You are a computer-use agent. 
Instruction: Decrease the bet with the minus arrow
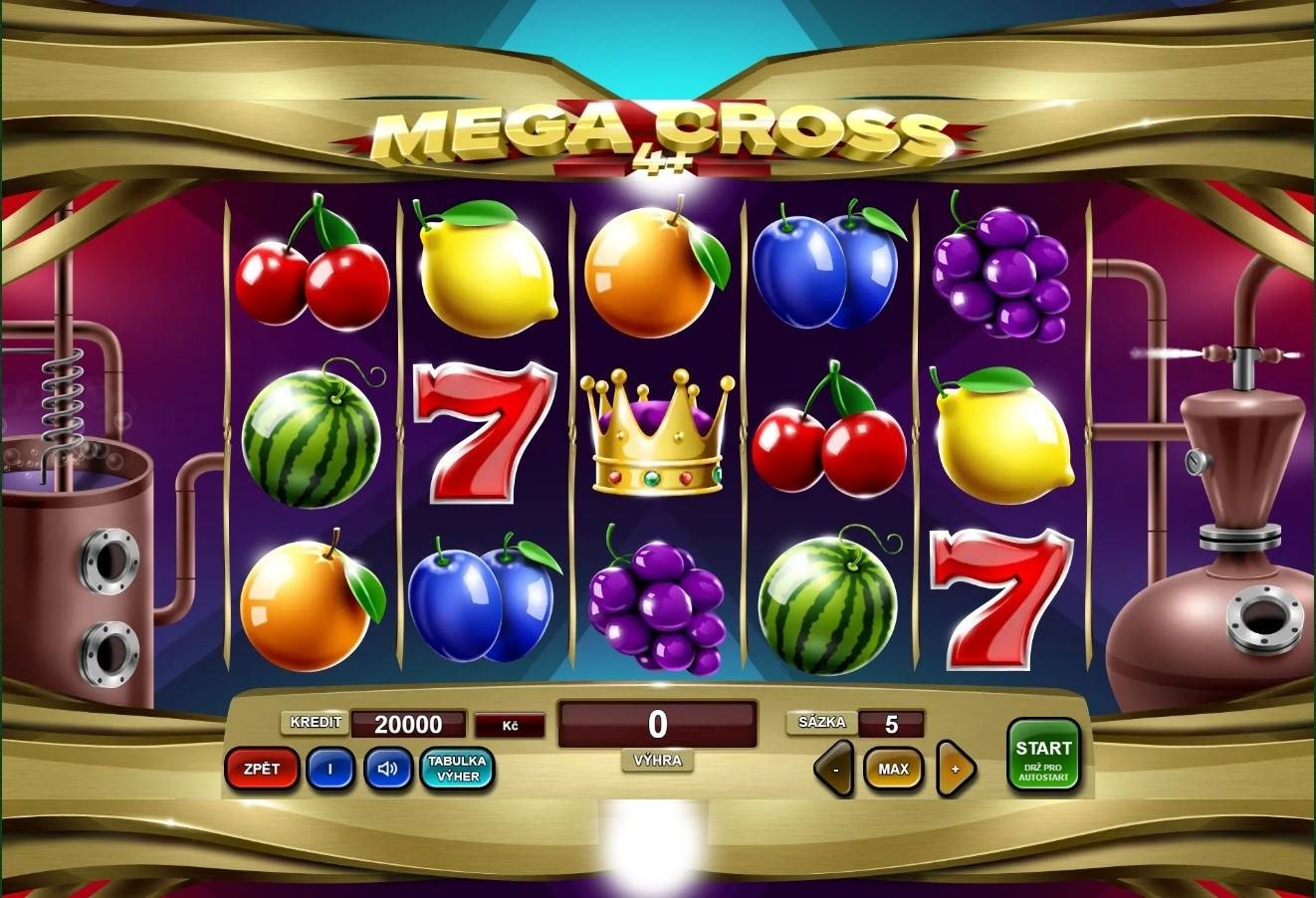(x=834, y=769)
